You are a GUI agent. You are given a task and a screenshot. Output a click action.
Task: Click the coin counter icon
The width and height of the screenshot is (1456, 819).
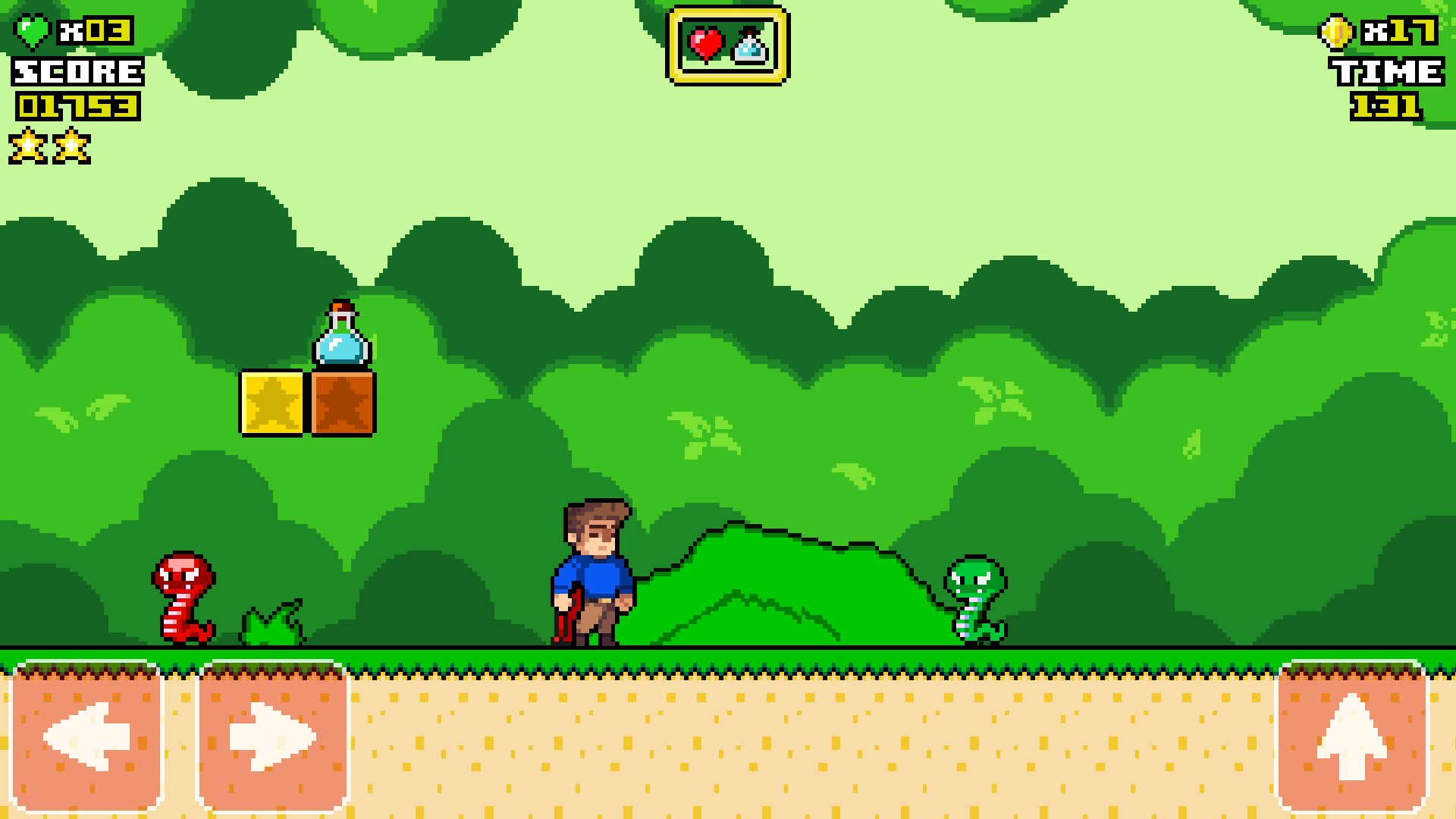point(1336,32)
